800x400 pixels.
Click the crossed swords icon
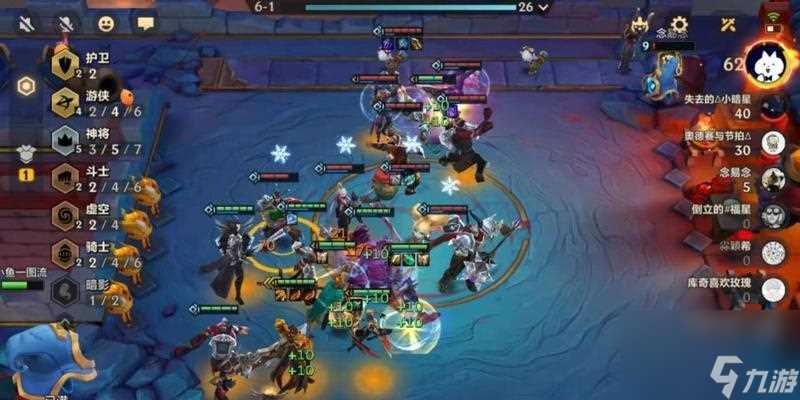click(x=728, y=24)
